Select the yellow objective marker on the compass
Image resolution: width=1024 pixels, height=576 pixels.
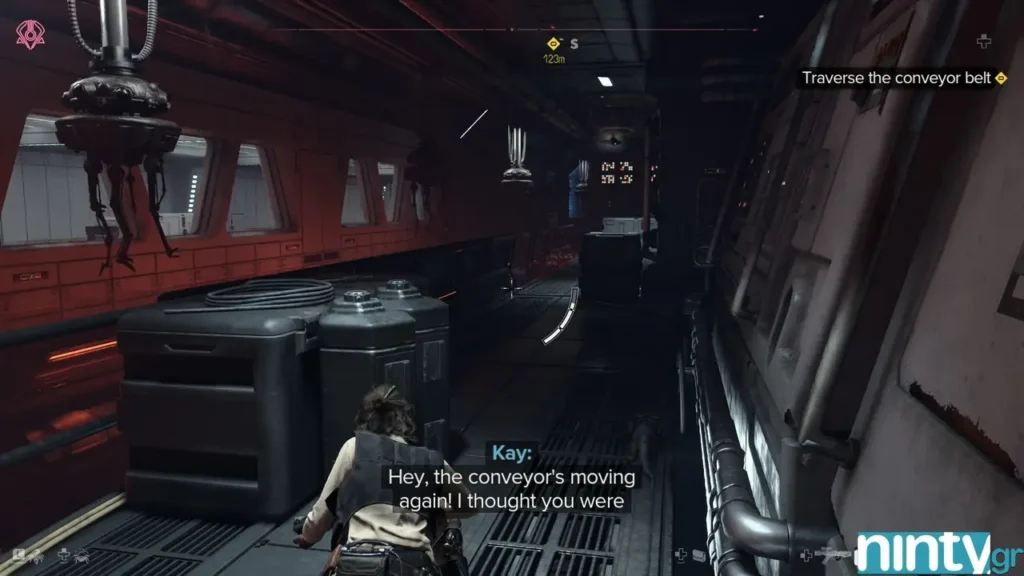tap(552, 43)
